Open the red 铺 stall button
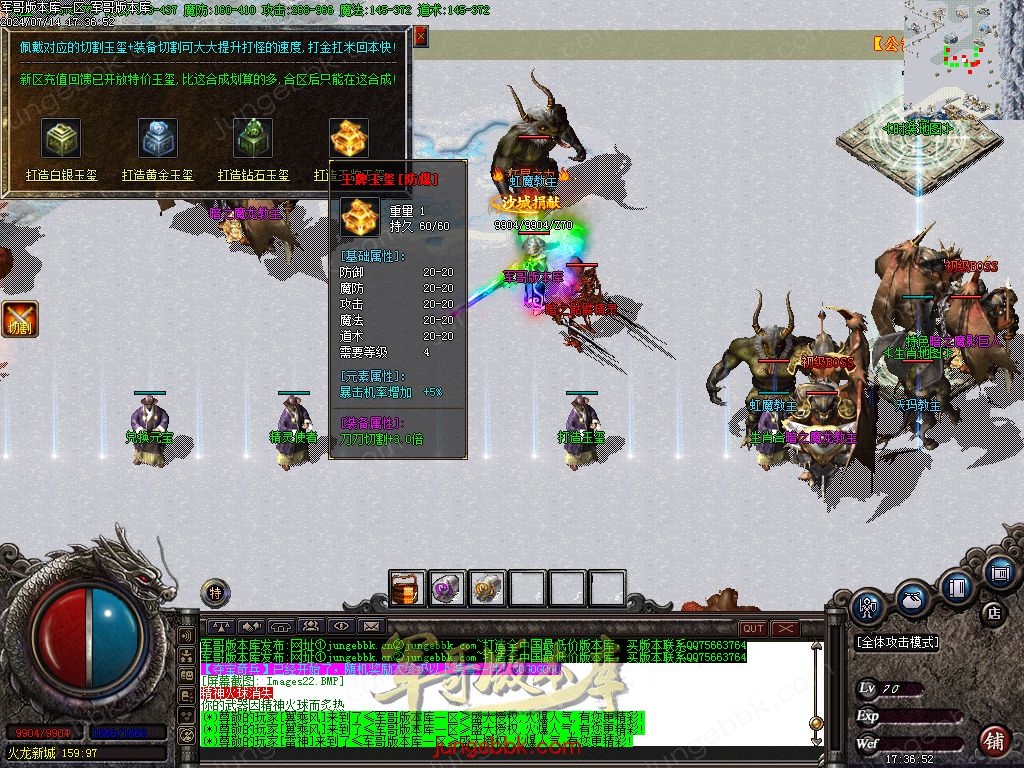 (x=994, y=741)
